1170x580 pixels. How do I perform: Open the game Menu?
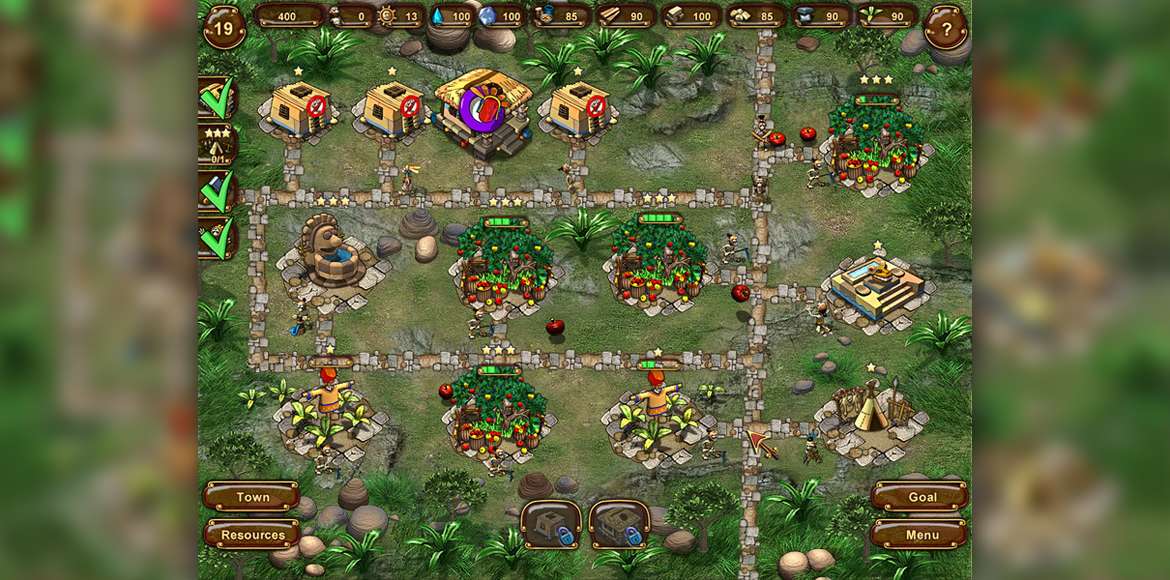point(920,534)
